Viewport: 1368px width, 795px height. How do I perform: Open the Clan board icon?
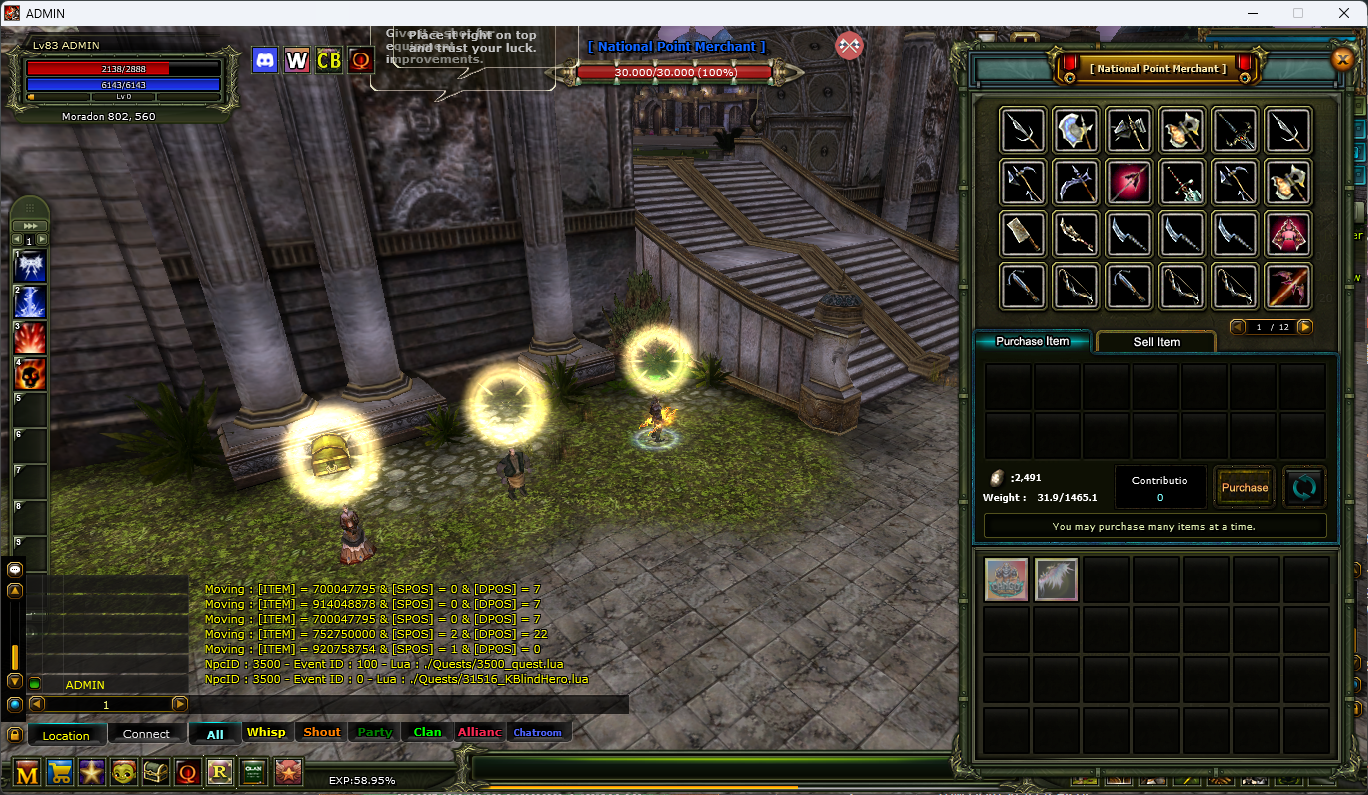(252, 772)
